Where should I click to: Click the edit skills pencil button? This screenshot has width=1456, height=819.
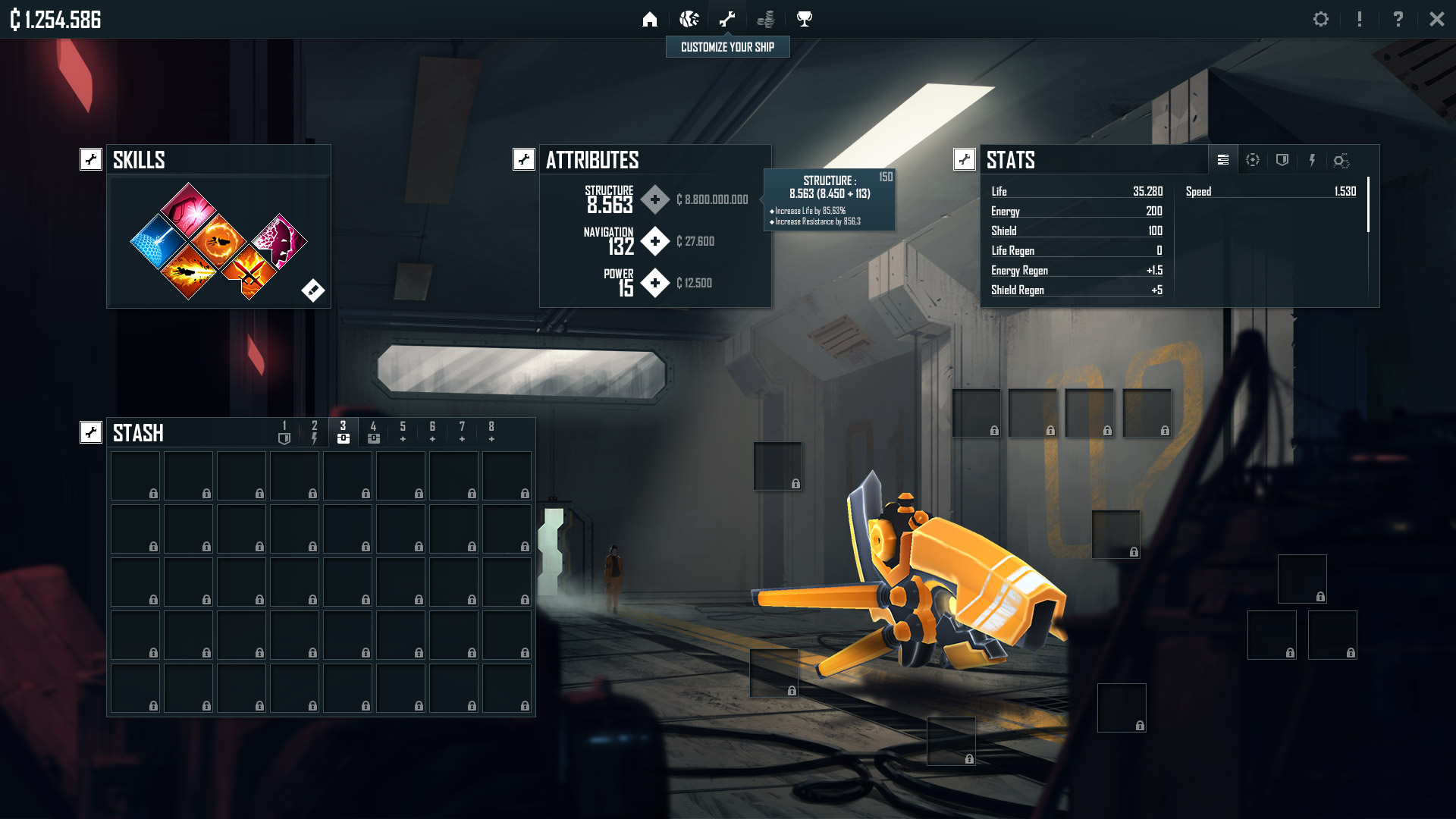pyautogui.click(x=312, y=290)
